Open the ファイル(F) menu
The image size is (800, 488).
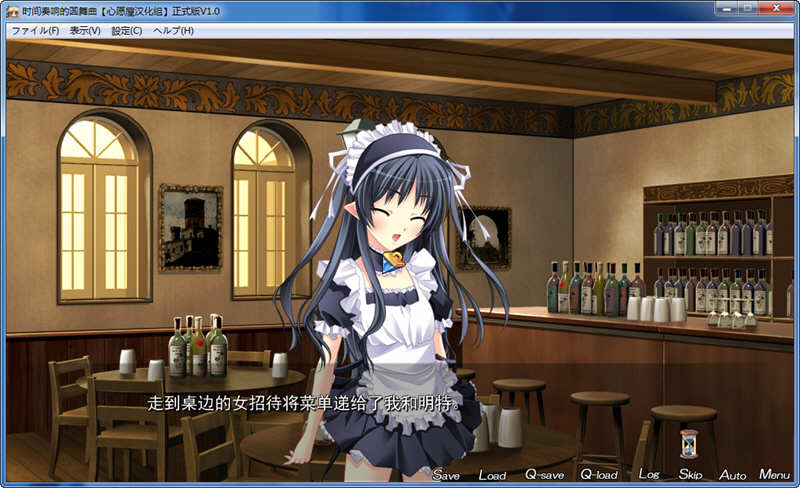(x=35, y=31)
